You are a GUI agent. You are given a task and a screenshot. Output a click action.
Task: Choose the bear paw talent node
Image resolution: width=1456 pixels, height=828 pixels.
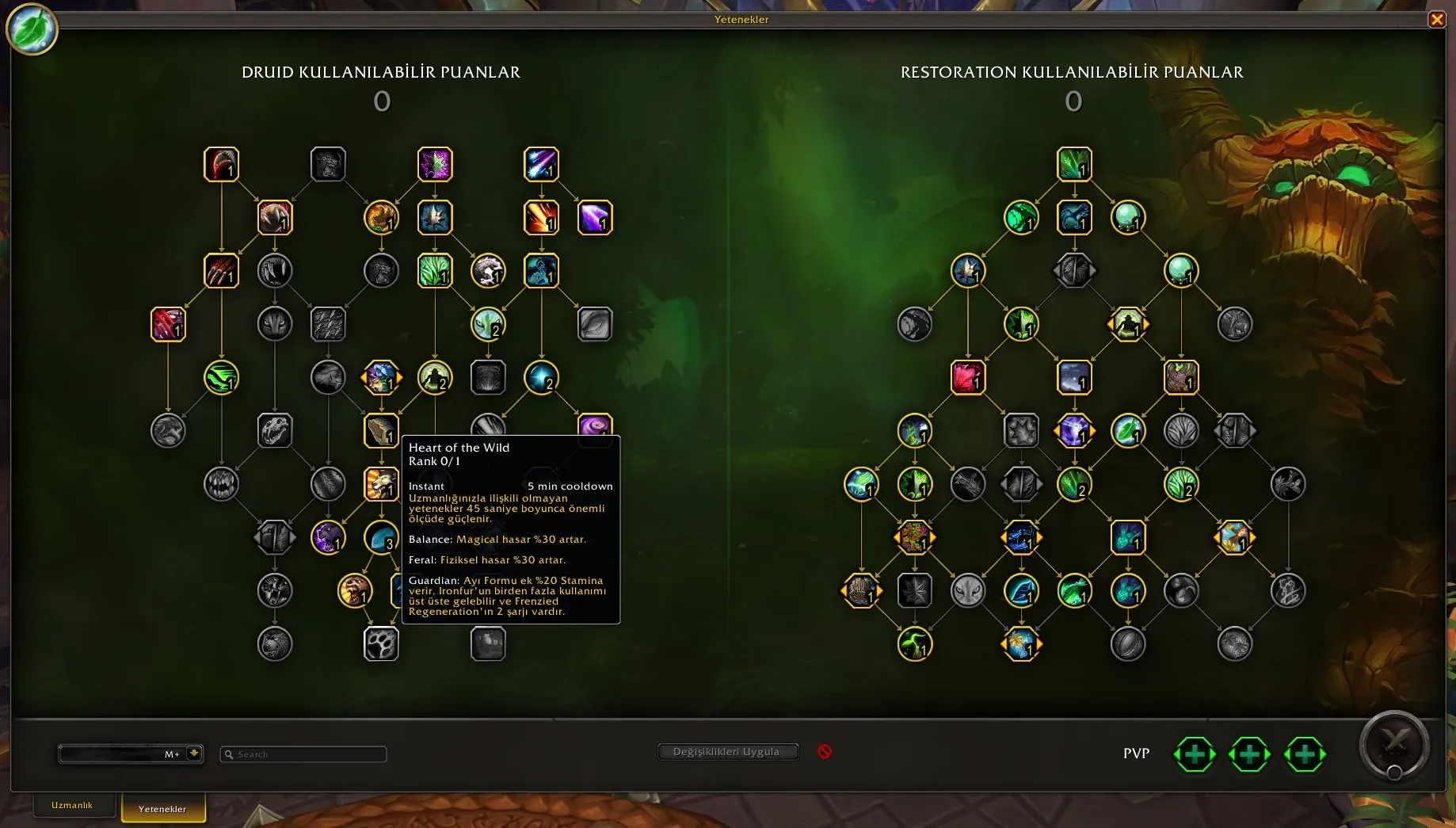pos(381,644)
